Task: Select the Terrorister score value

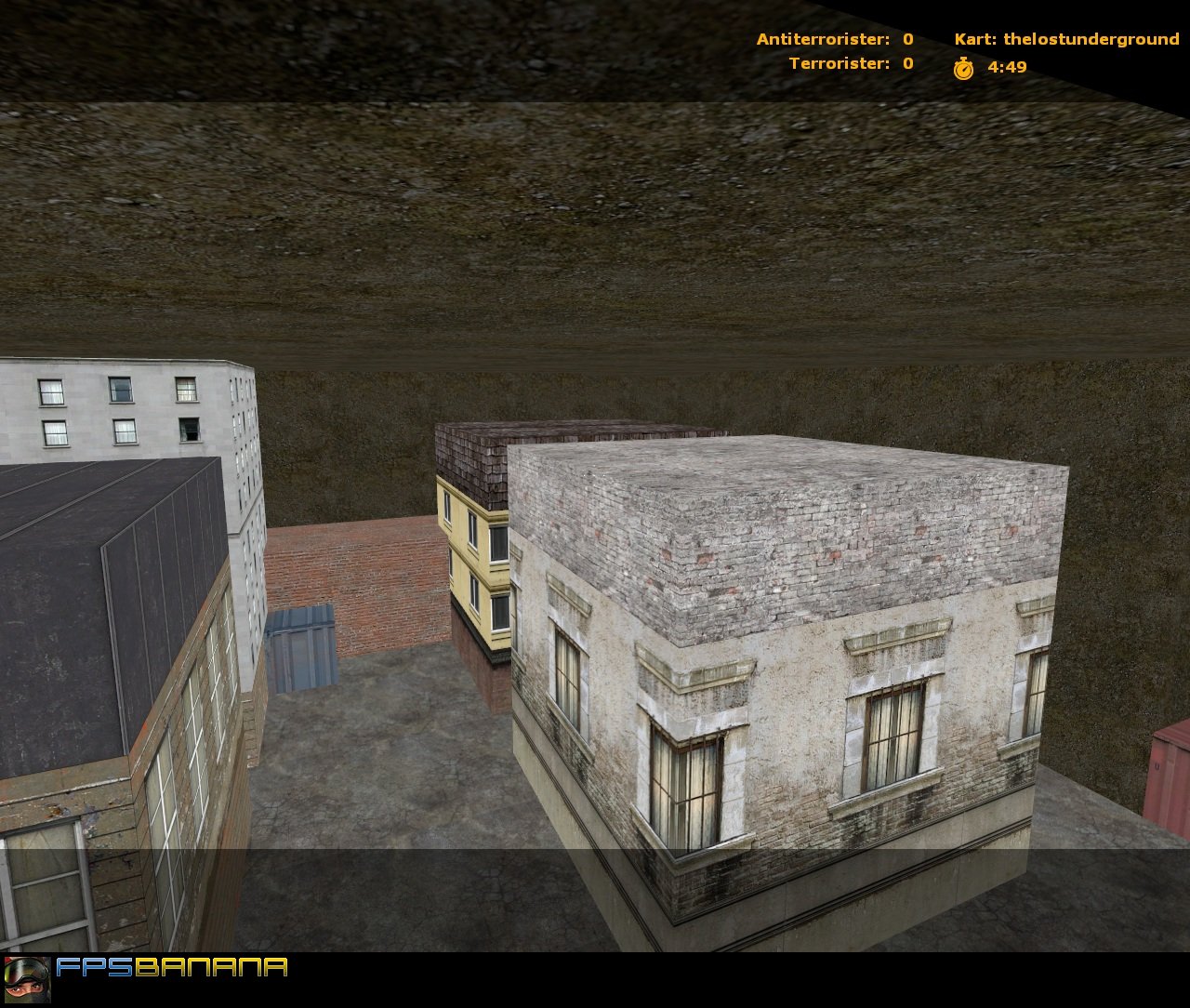Action: pos(906,64)
